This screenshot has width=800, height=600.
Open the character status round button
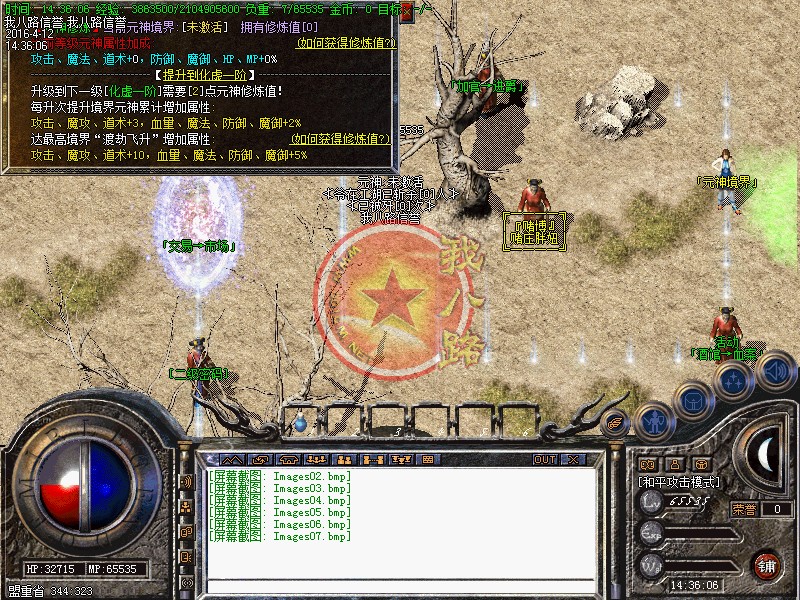pos(653,419)
